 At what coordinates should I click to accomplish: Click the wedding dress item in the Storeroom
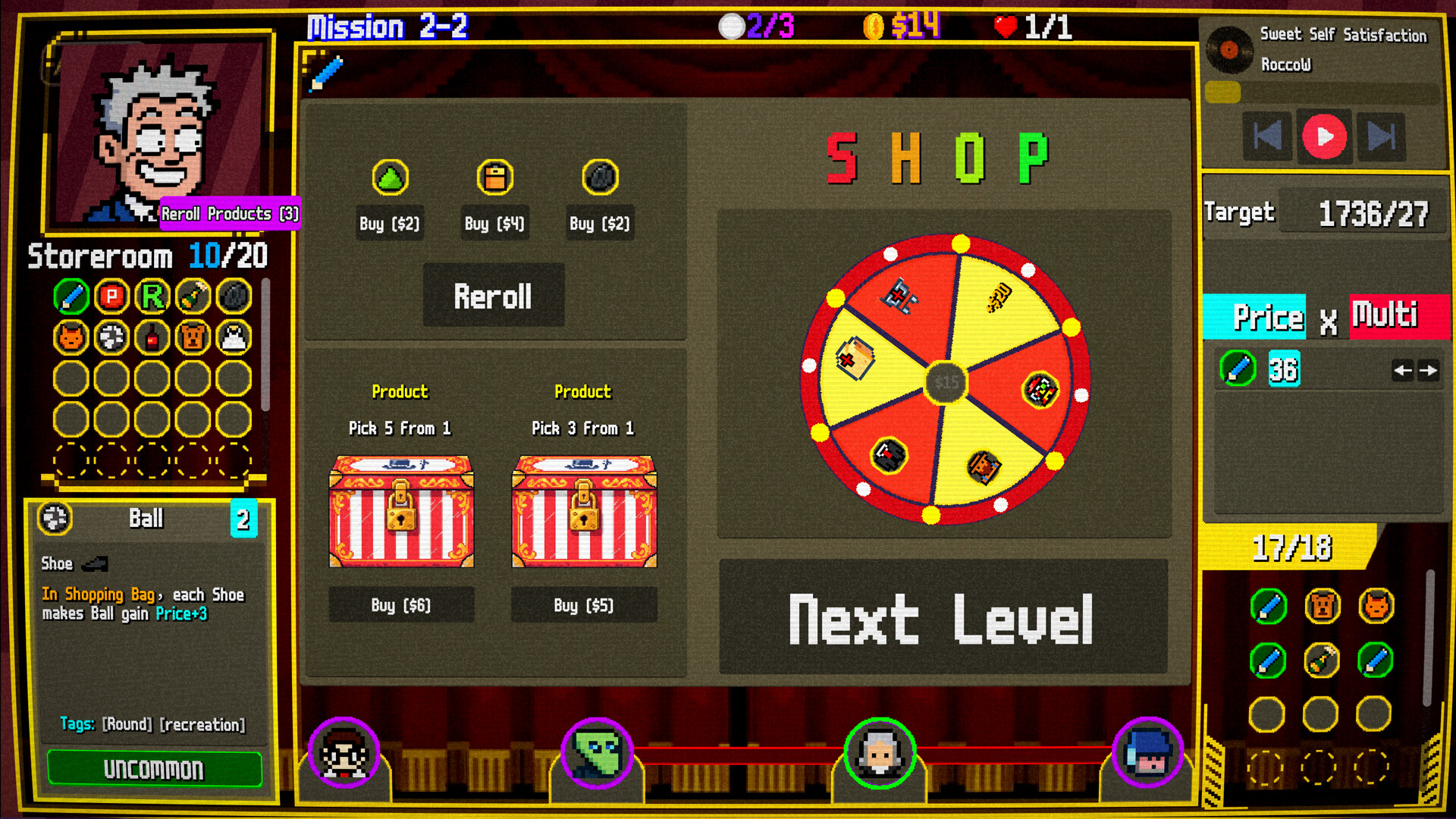pyautogui.click(x=232, y=337)
